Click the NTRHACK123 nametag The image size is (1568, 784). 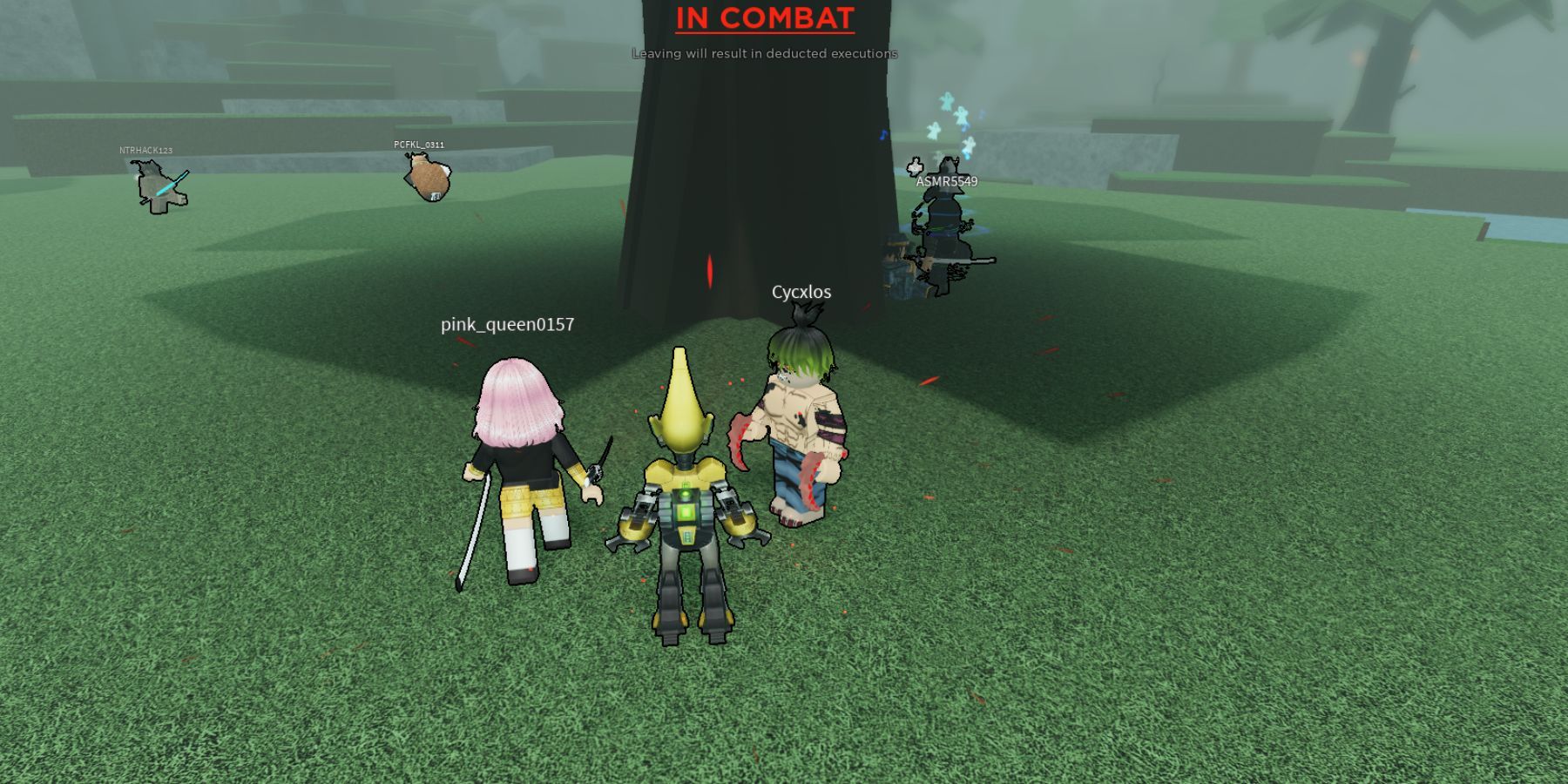146,149
